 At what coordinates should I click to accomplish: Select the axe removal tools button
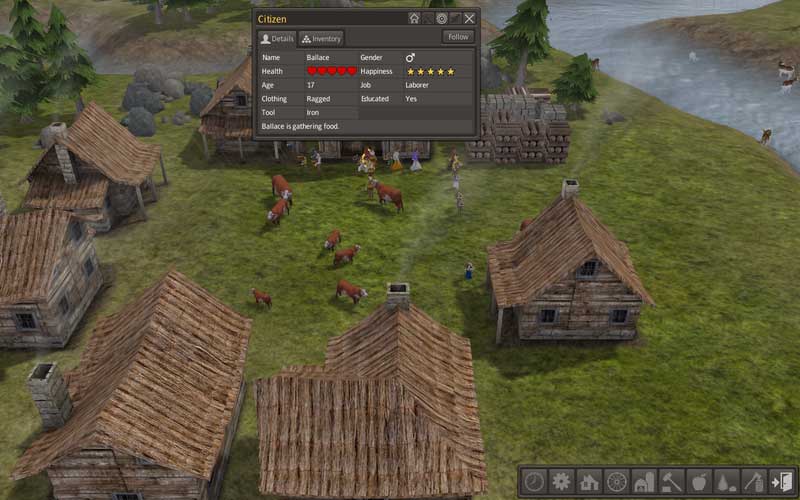pos(754,481)
